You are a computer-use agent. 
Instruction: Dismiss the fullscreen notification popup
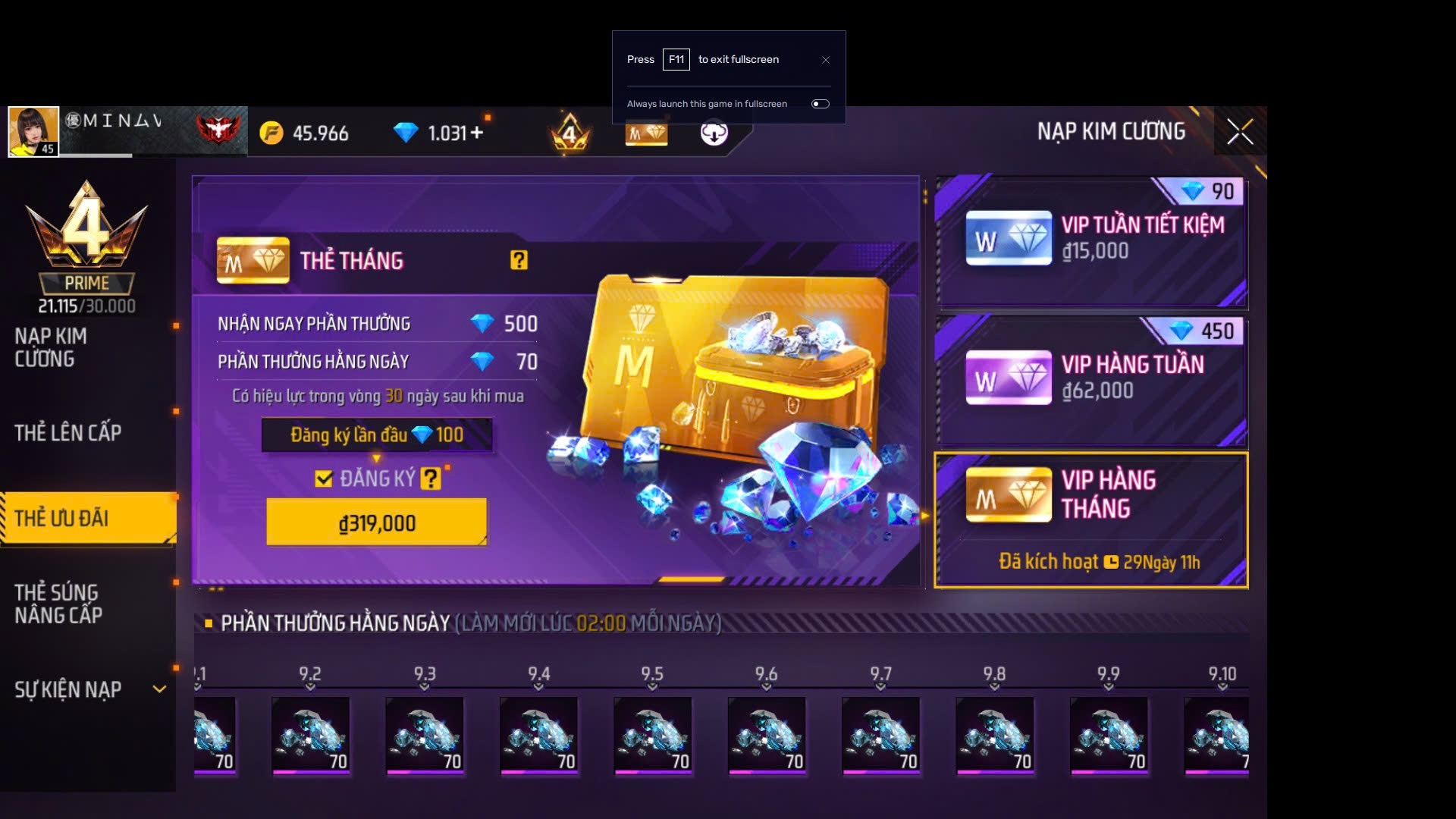826,60
